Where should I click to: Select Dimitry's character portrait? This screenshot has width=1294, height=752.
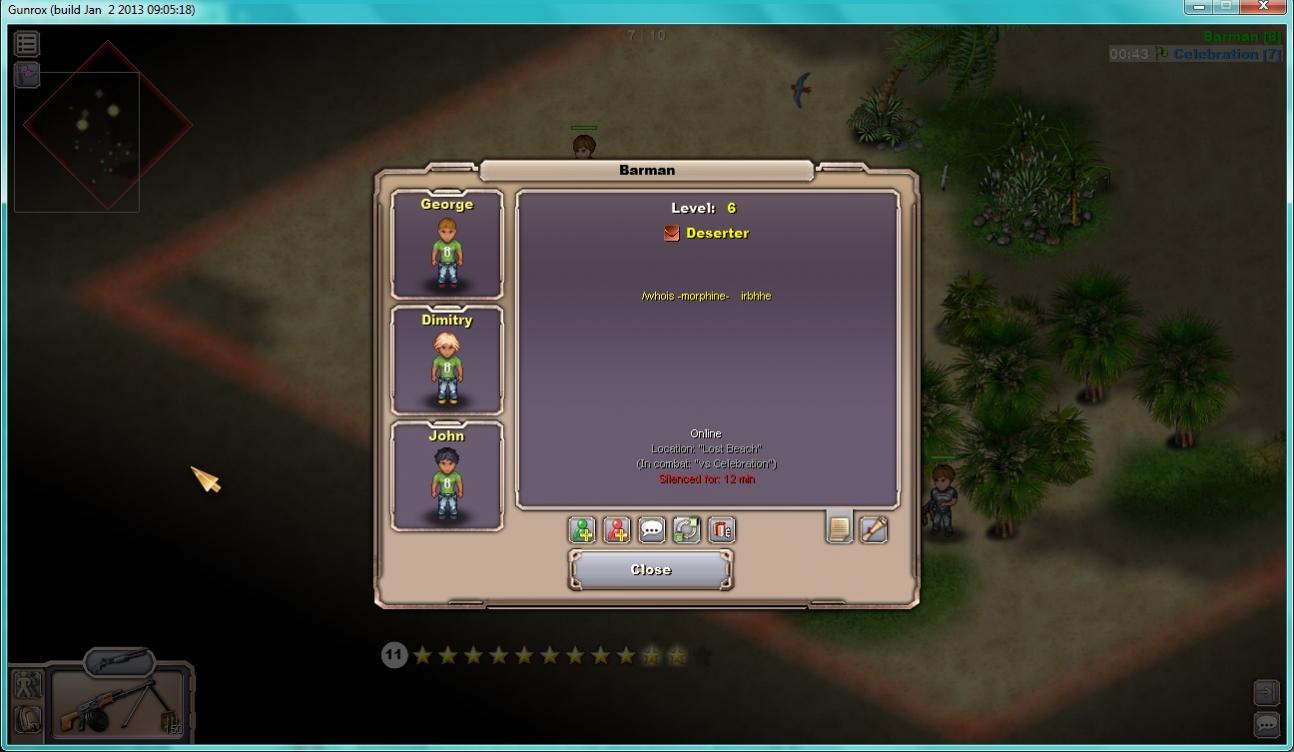point(447,361)
